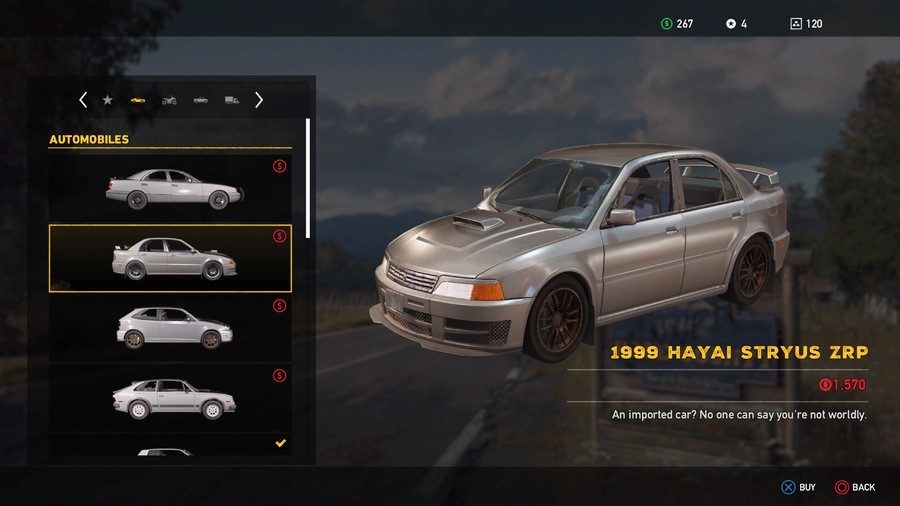Pick the silver hatchback with bronze wheels

[170, 327]
